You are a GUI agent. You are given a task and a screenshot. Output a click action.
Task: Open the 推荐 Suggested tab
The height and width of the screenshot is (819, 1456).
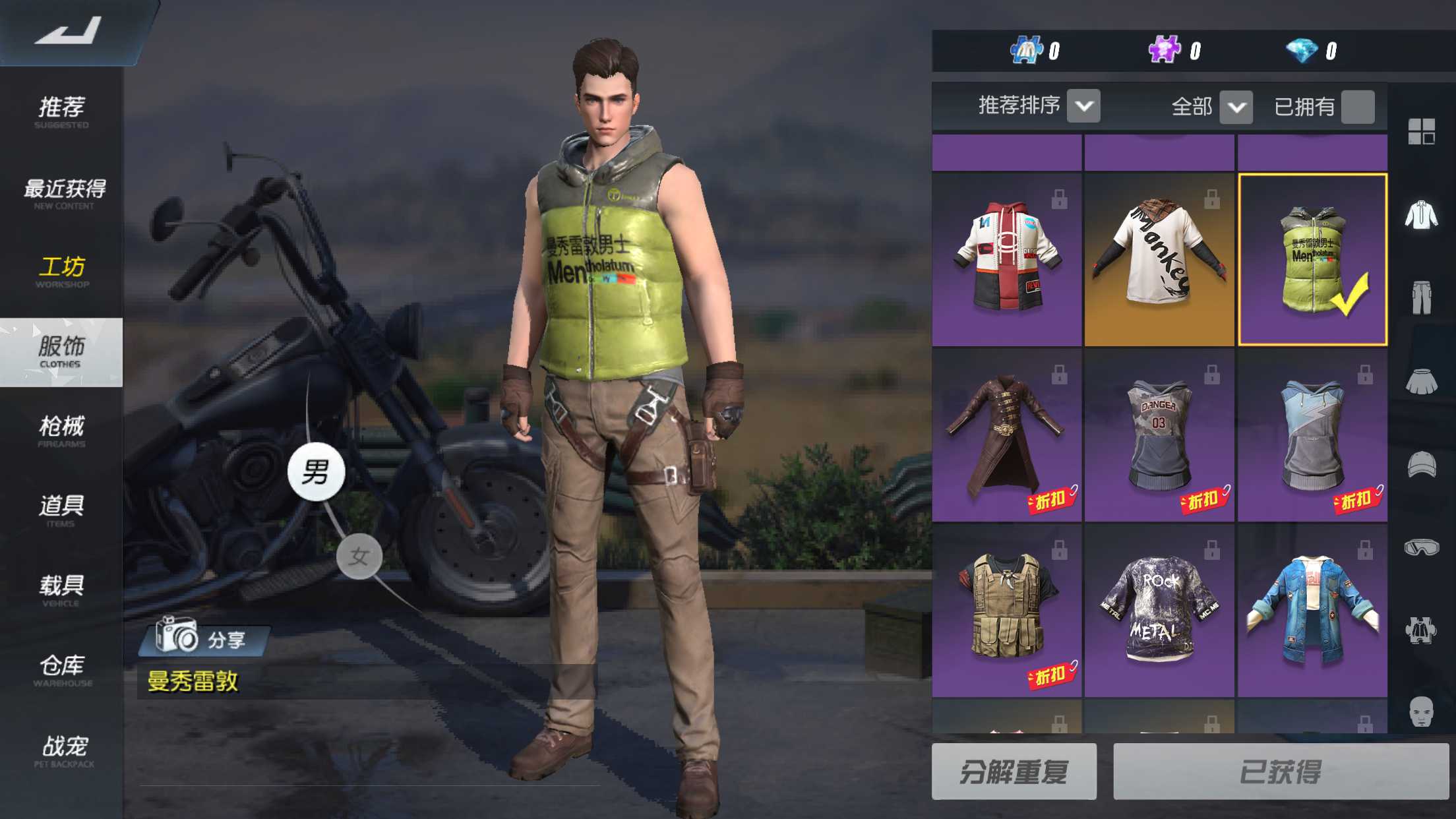click(61, 111)
